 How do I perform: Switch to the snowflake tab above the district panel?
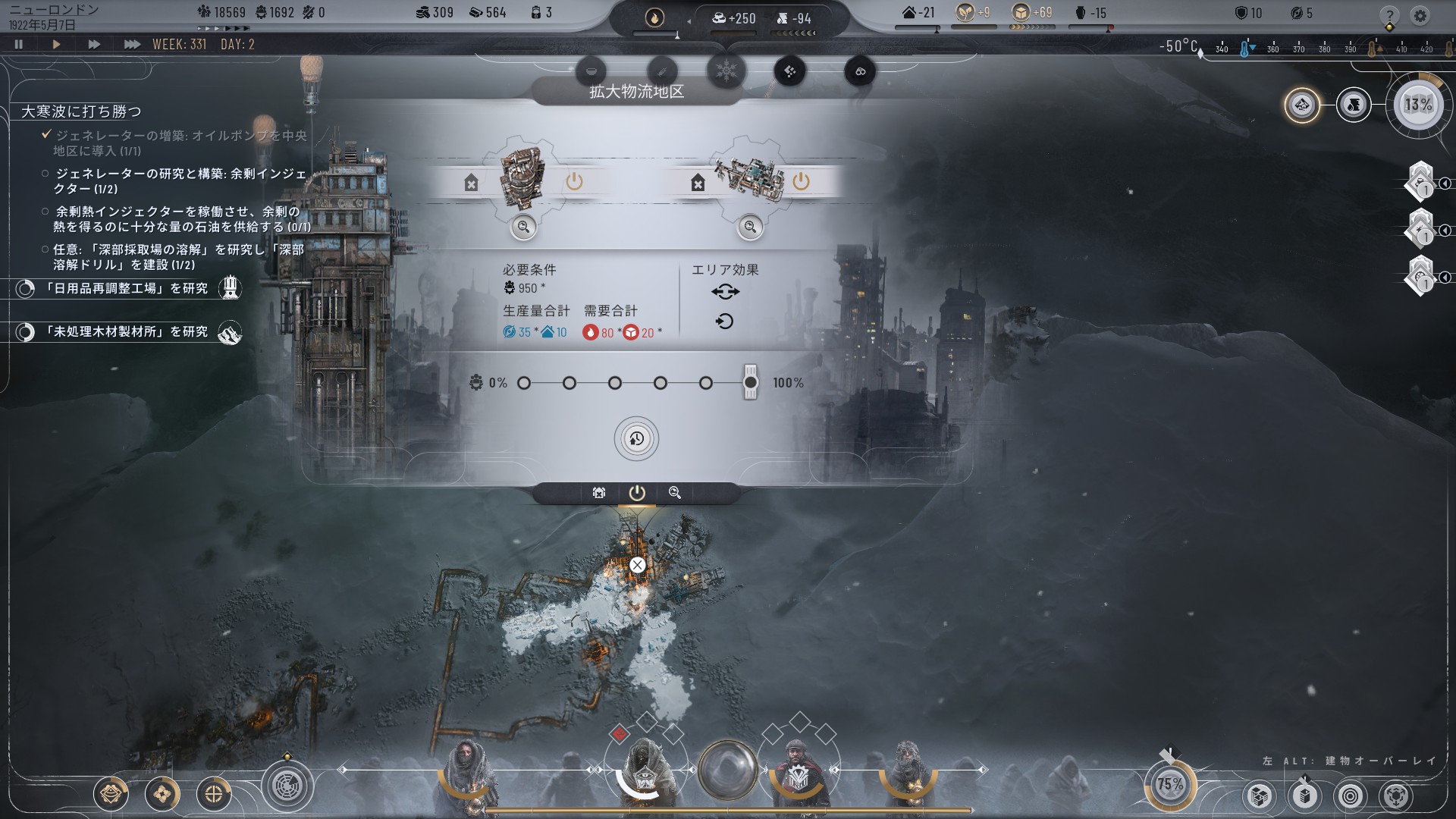[x=726, y=71]
